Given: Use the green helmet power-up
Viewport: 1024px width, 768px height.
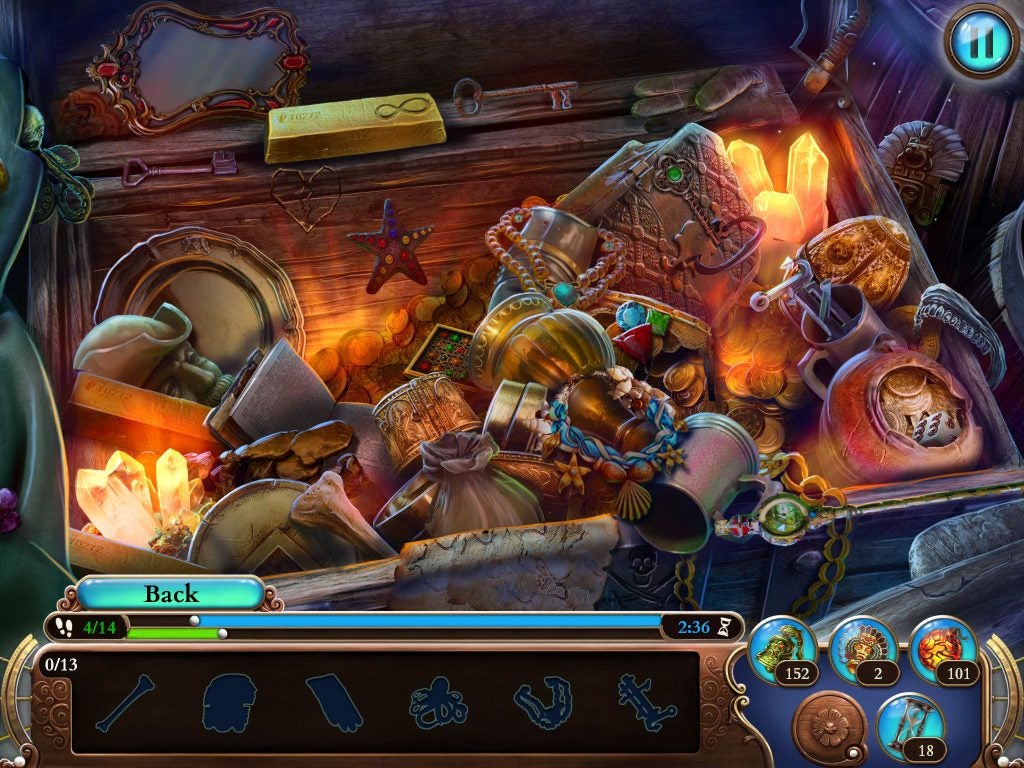Looking at the screenshot, I should 782,649.
